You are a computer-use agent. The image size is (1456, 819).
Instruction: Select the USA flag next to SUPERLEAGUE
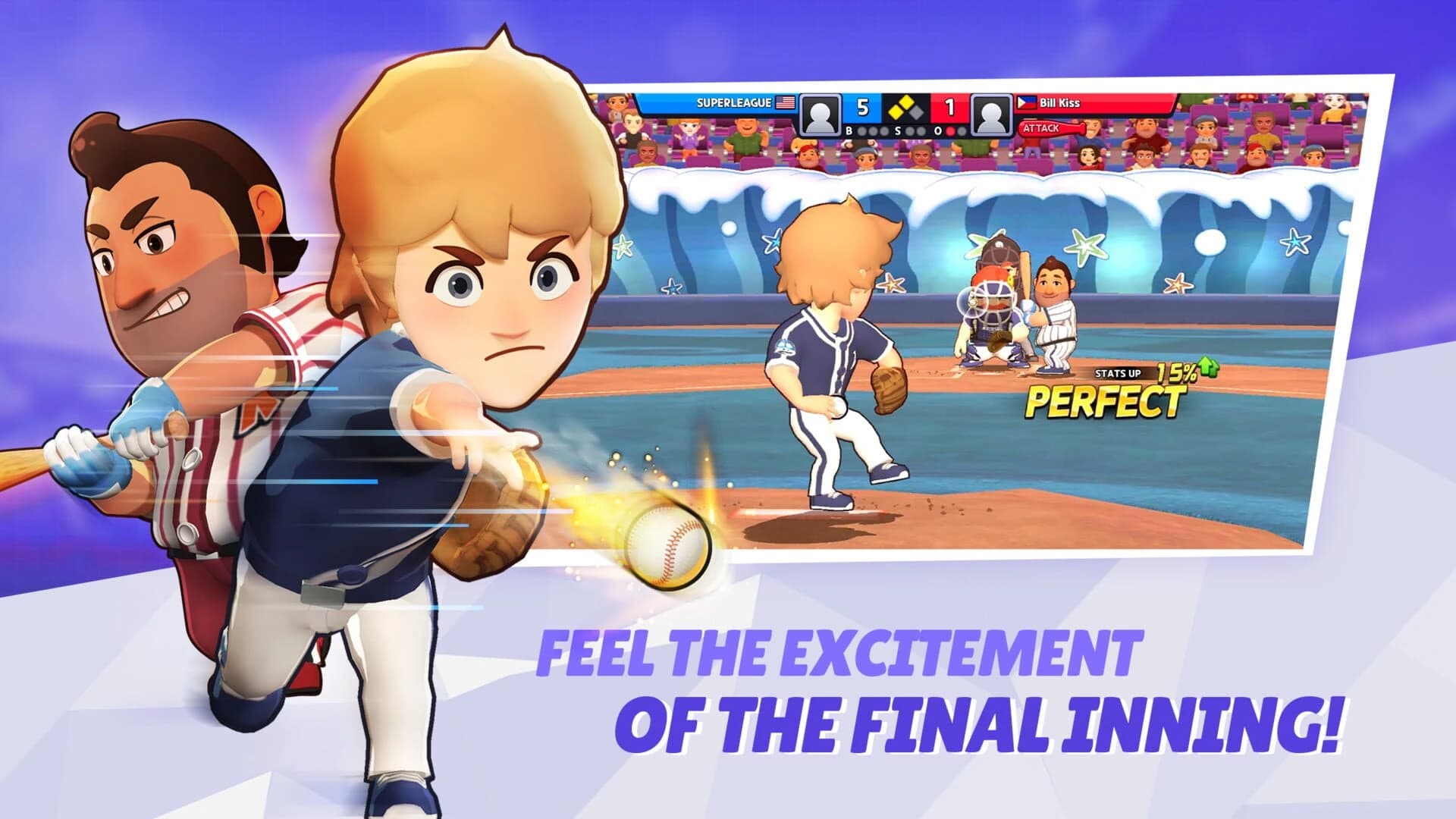click(784, 102)
